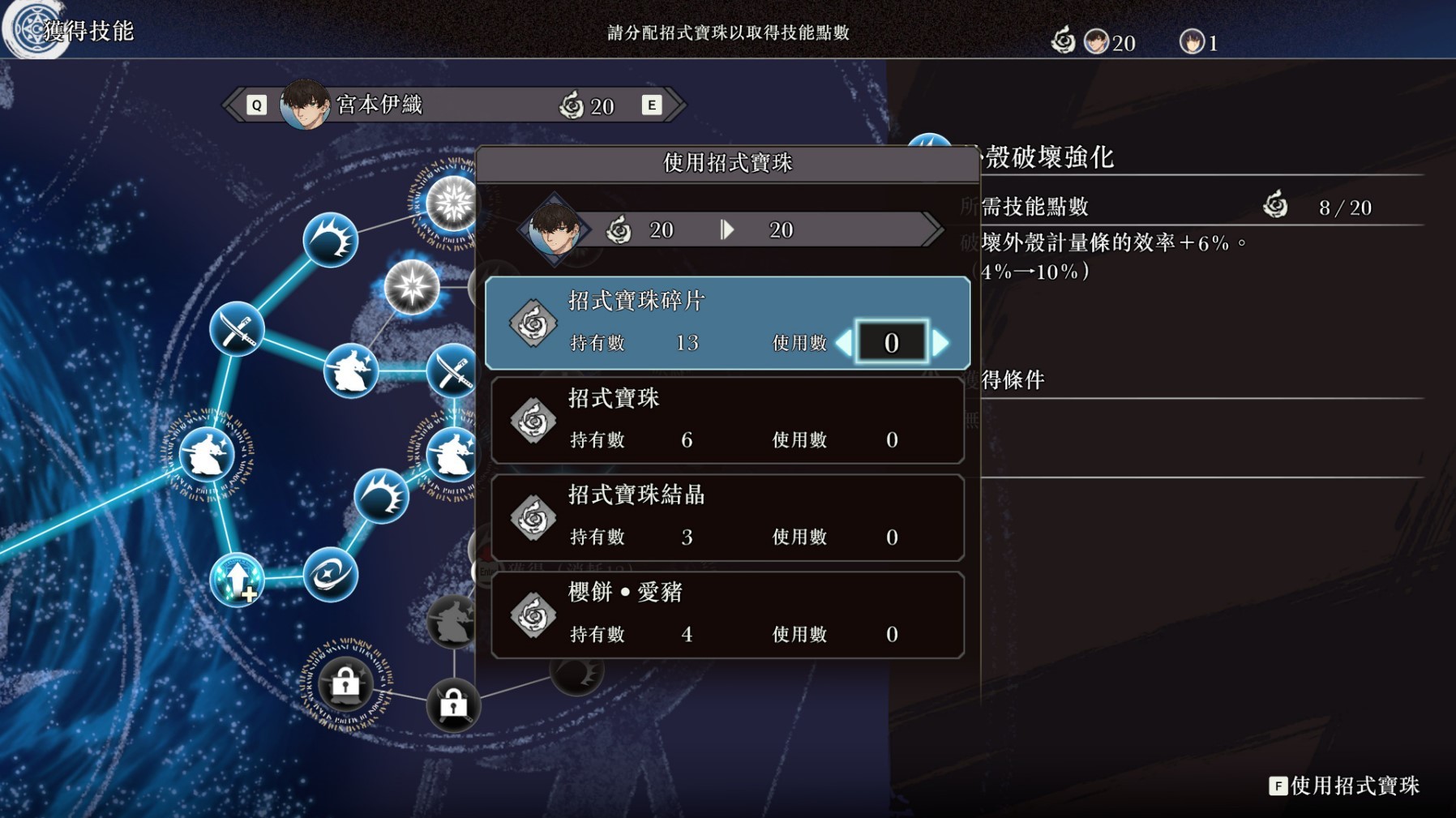Decrease 使用數 with the left arrow

pyautogui.click(x=846, y=343)
